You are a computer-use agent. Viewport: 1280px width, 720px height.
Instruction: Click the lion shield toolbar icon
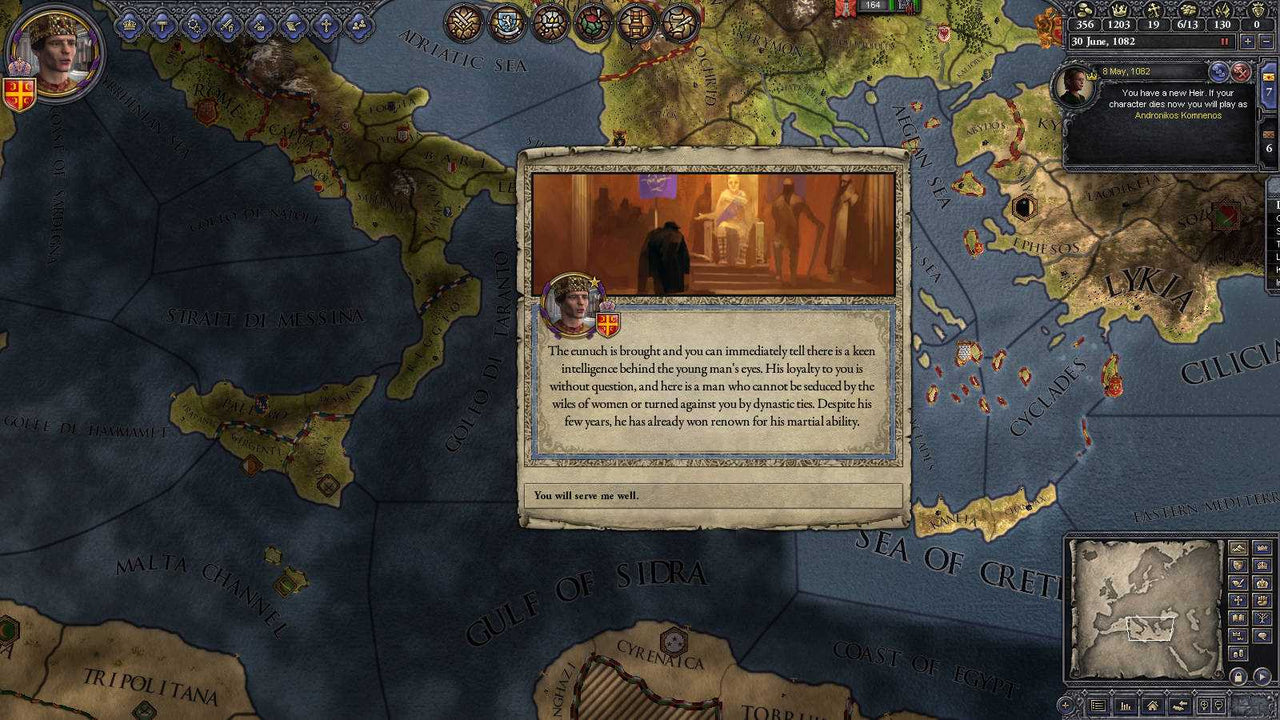507,21
